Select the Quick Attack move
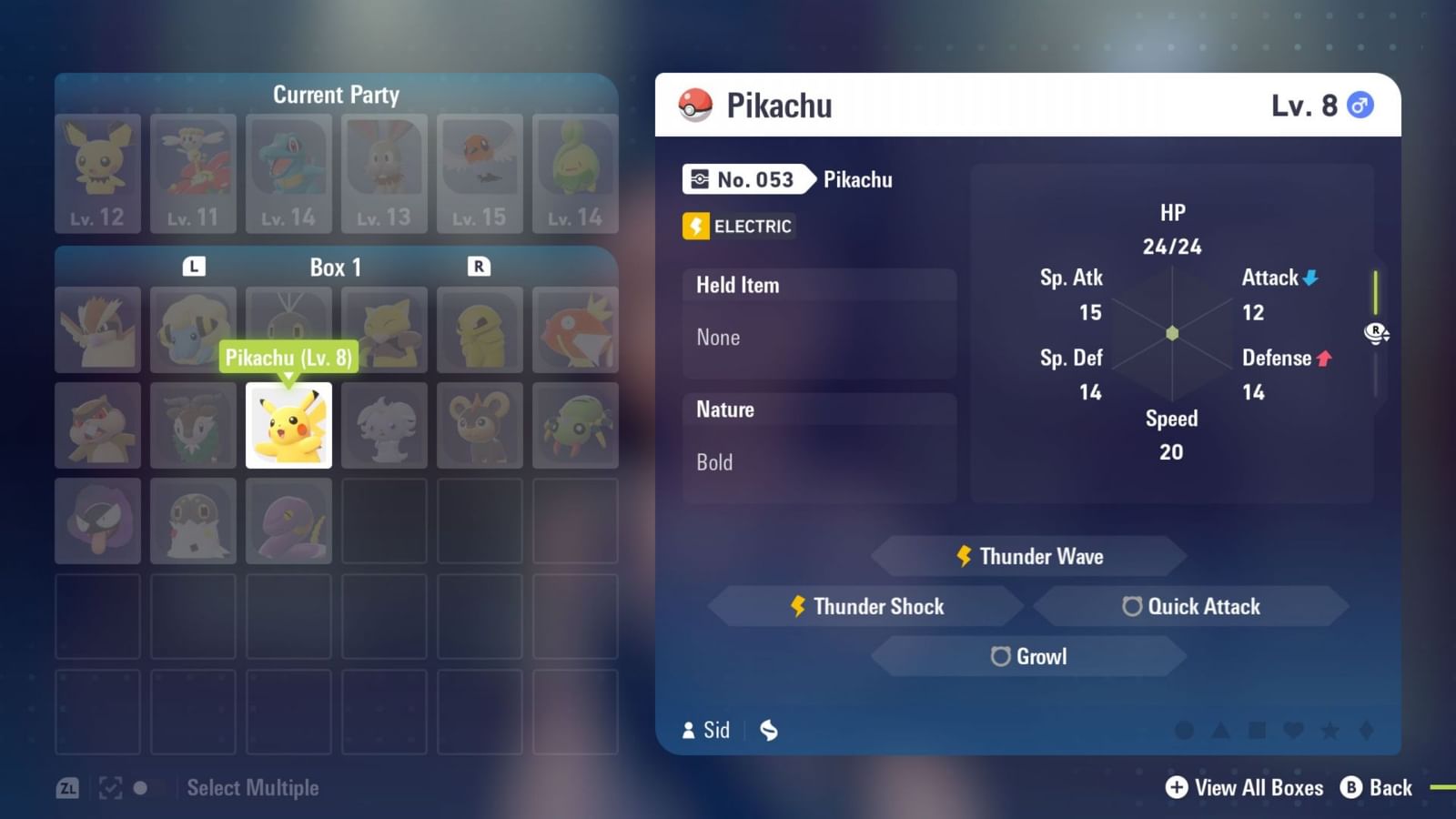Viewport: 1456px width, 819px height. click(x=1193, y=606)
